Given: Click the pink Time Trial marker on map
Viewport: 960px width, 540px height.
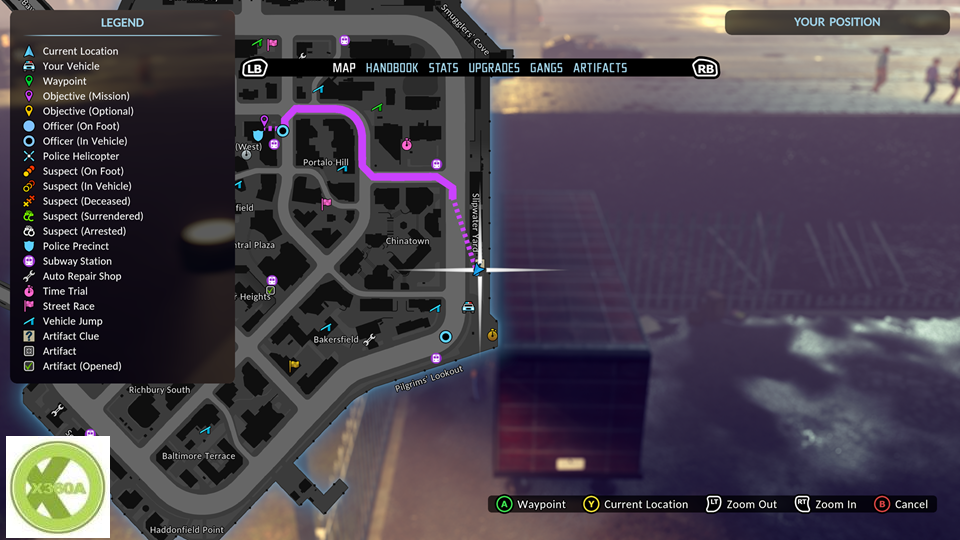Looking at the screenshot, I should 406,145.
